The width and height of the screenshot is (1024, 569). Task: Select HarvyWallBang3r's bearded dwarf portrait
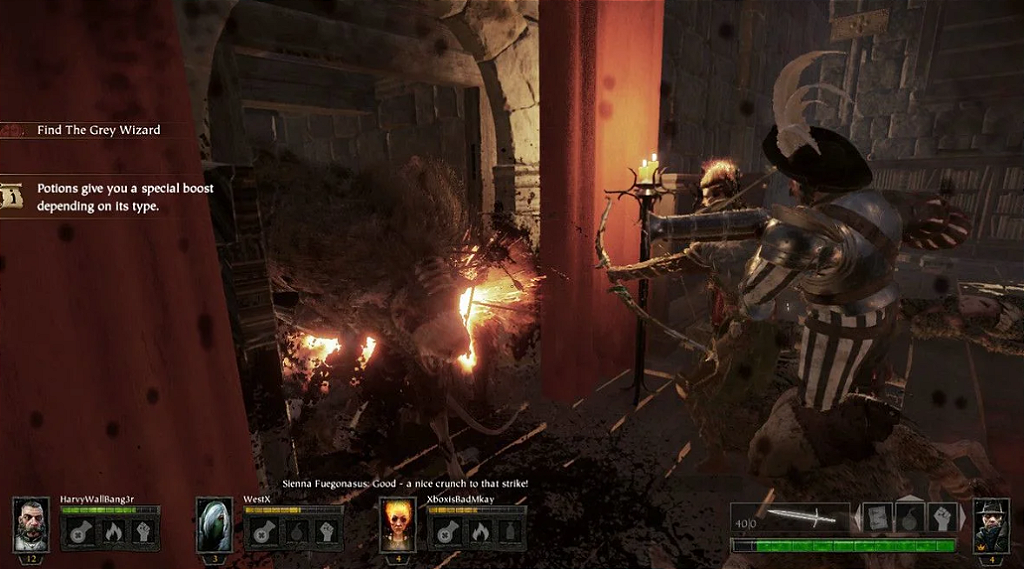[x=31, y=524]
